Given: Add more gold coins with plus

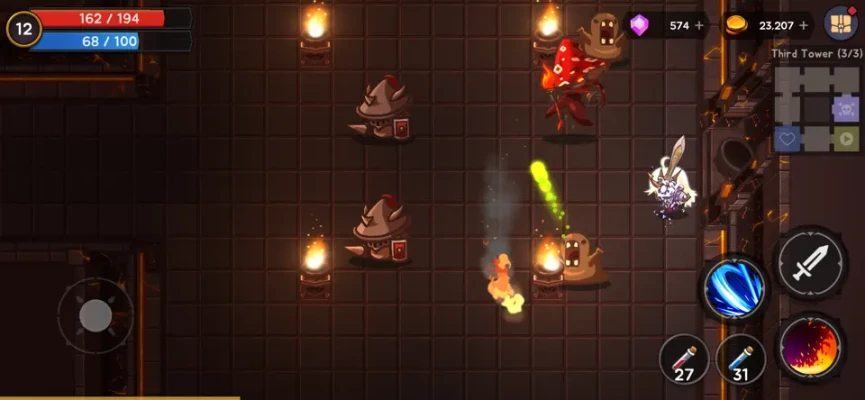Looking at the screenshot, I should 804,25.
